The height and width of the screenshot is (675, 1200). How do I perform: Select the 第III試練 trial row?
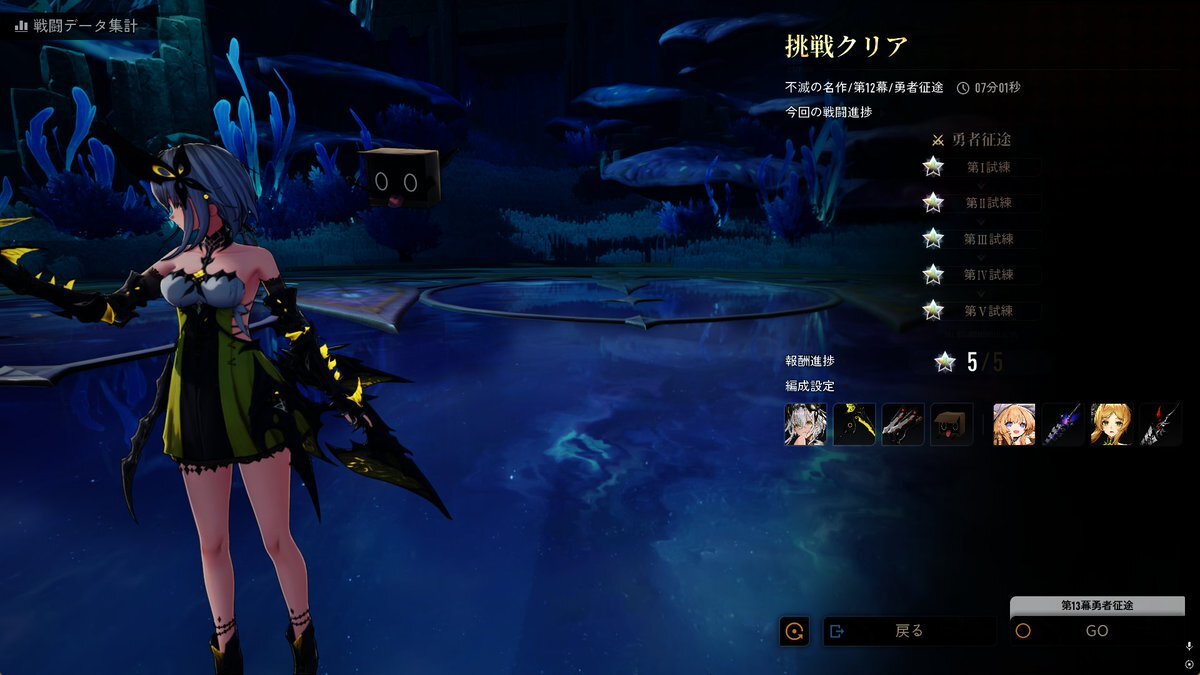coord(988,239)
